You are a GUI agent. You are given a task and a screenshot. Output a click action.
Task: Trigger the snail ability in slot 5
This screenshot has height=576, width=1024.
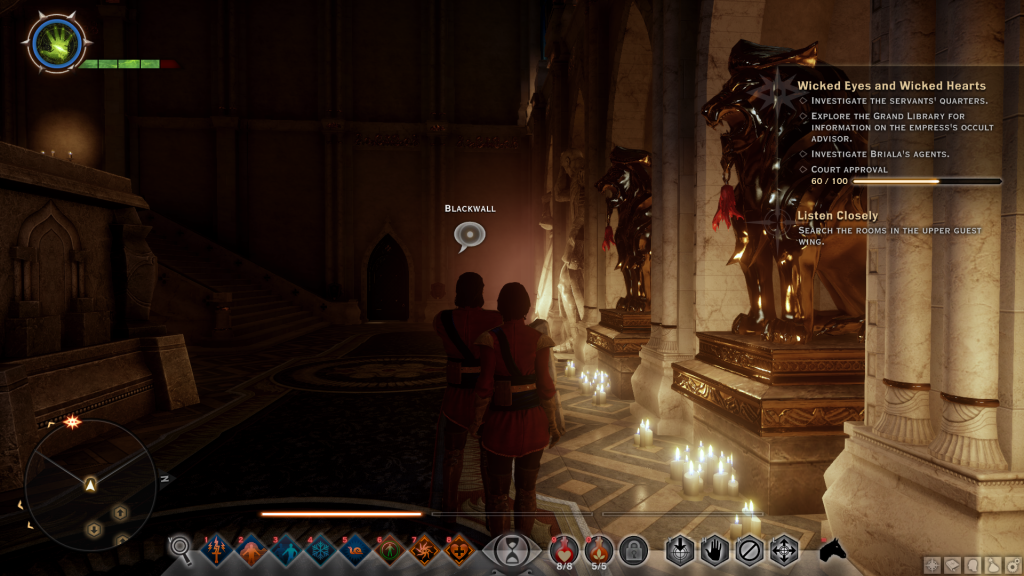[357, 549]
